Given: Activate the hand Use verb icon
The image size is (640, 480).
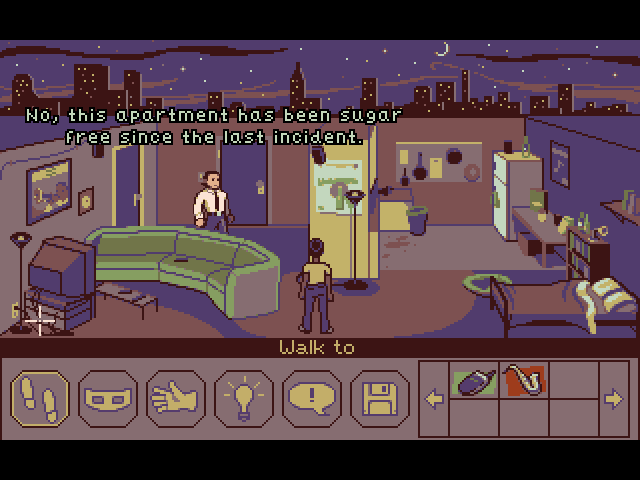Looking at the screenshot, I should click(175, 399).
